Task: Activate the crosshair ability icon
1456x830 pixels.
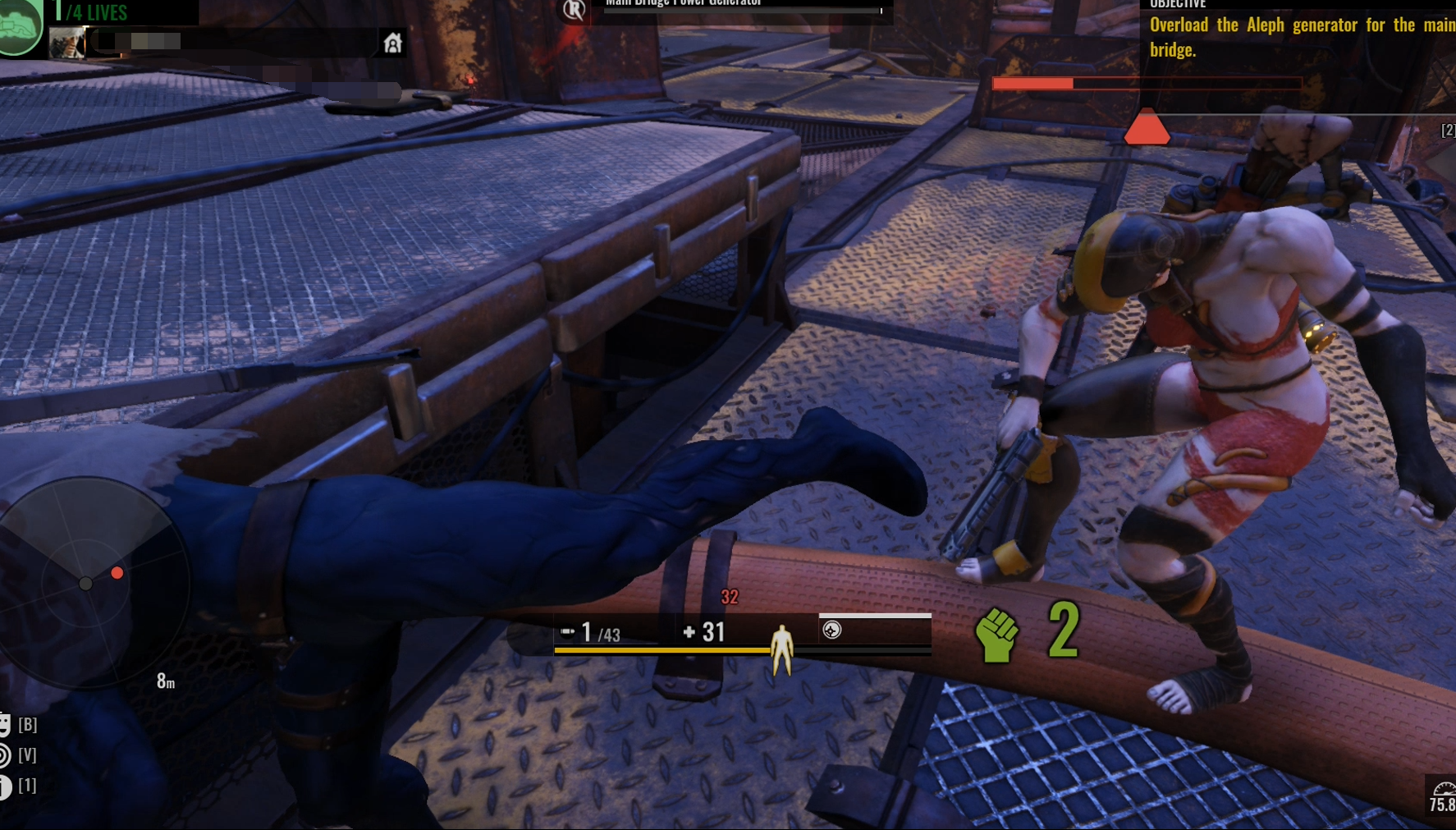Action: coord(832,630)
